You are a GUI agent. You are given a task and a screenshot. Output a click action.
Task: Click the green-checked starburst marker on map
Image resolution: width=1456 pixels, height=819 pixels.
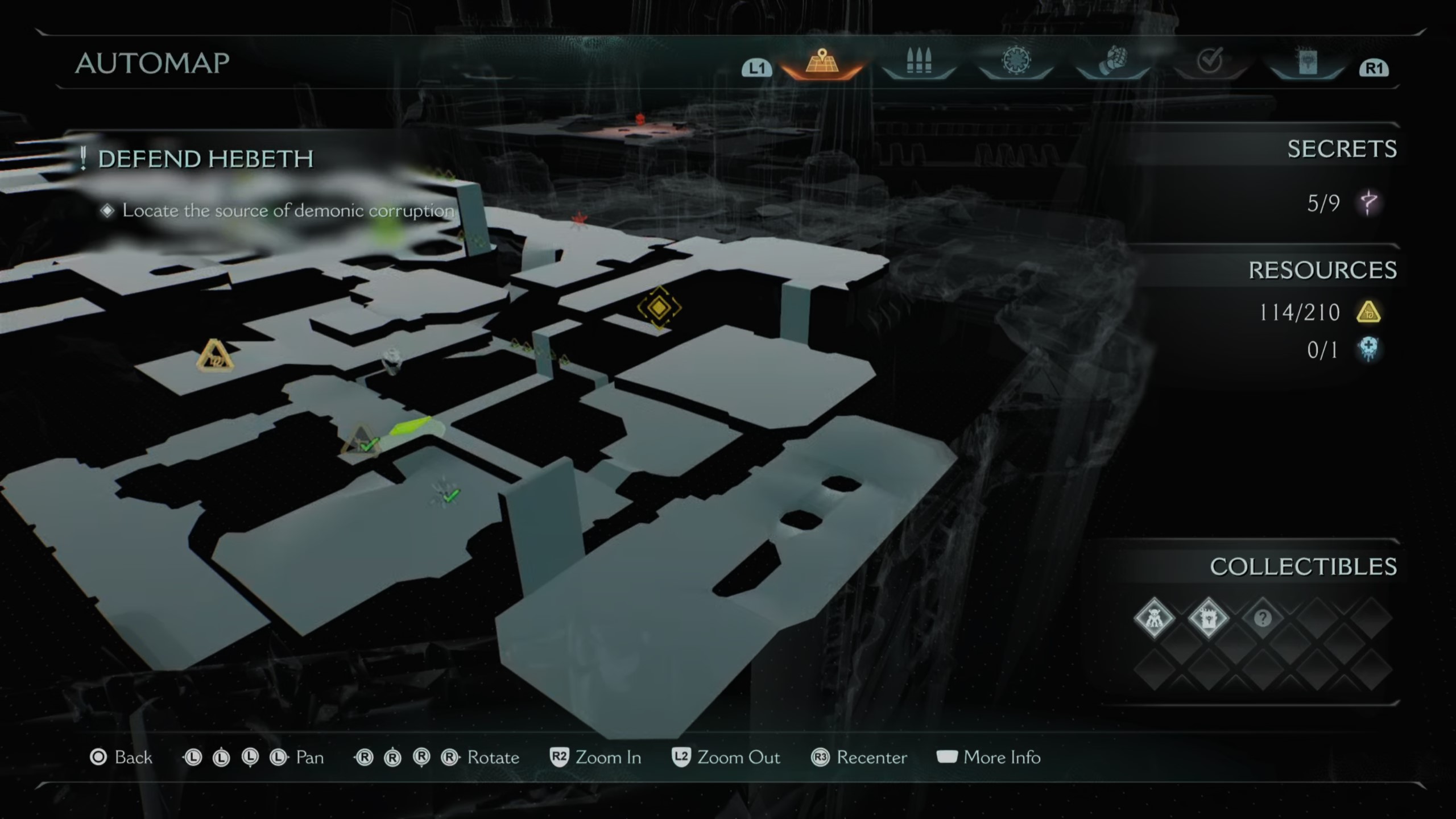(x=446, y=494)
